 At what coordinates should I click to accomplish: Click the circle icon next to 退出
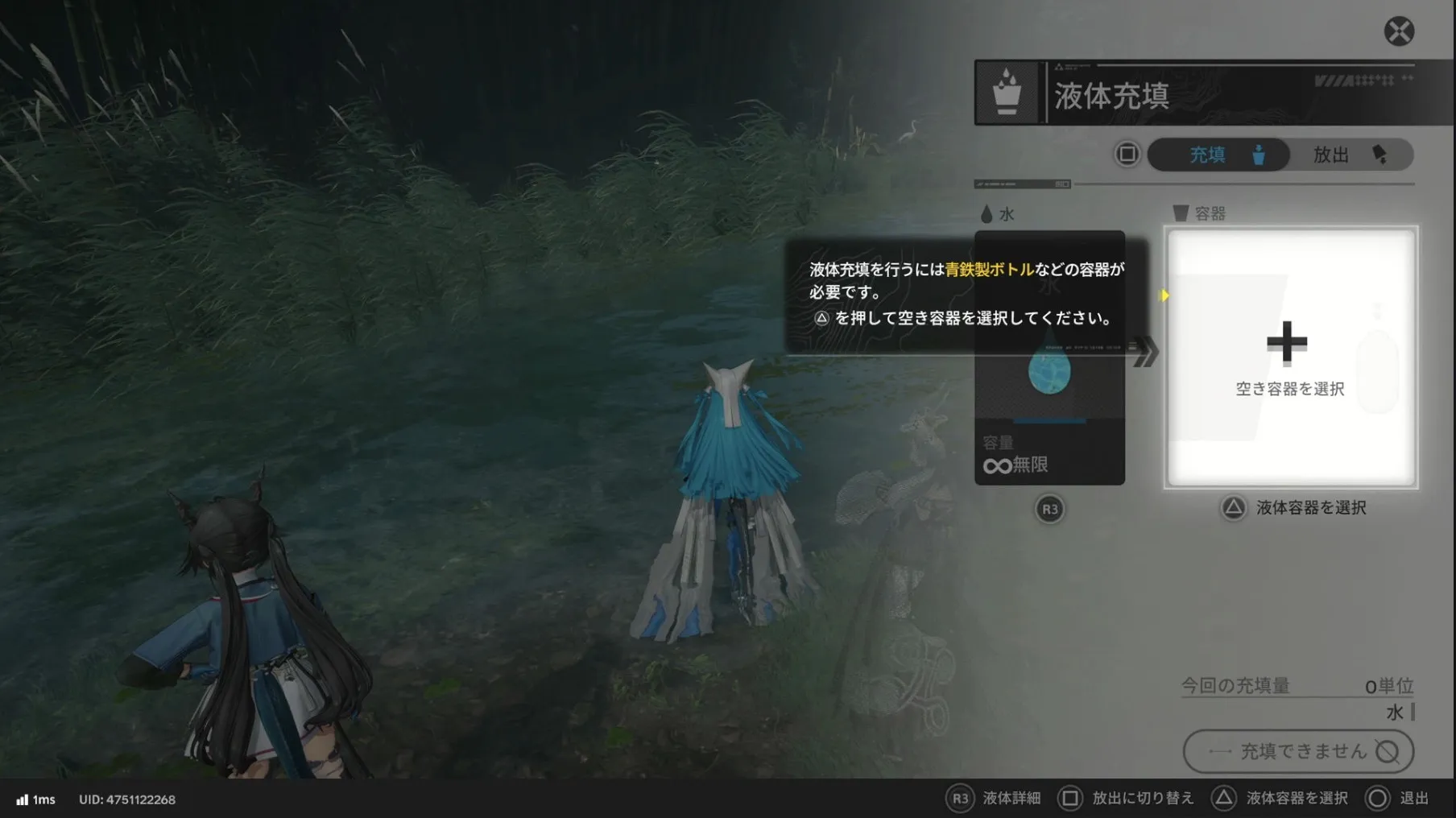pyautogui.click(x=1379, y=799)
